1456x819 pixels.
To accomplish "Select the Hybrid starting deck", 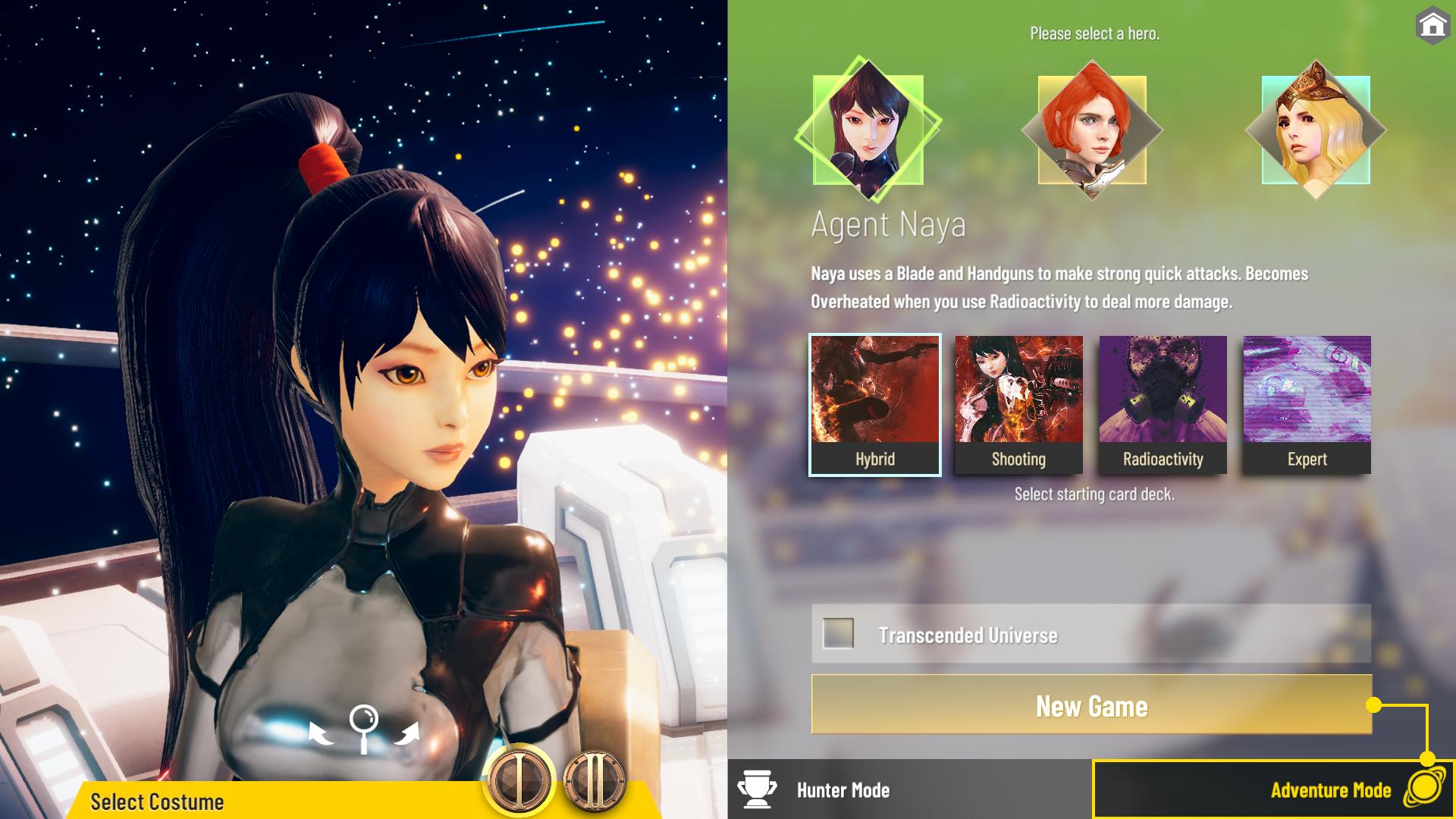I will pos(875,405).
